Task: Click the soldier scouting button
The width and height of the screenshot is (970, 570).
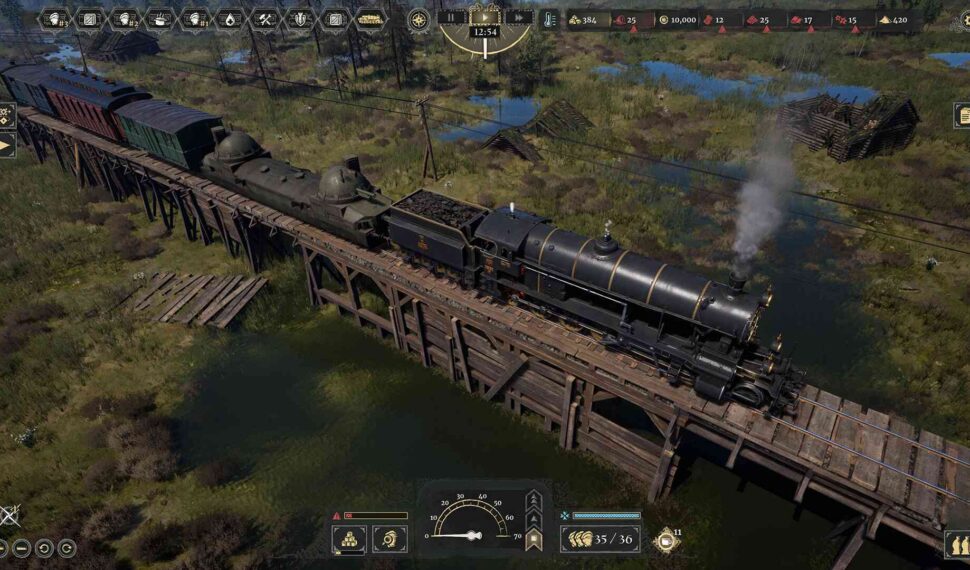Action: [x=389, y=539]
